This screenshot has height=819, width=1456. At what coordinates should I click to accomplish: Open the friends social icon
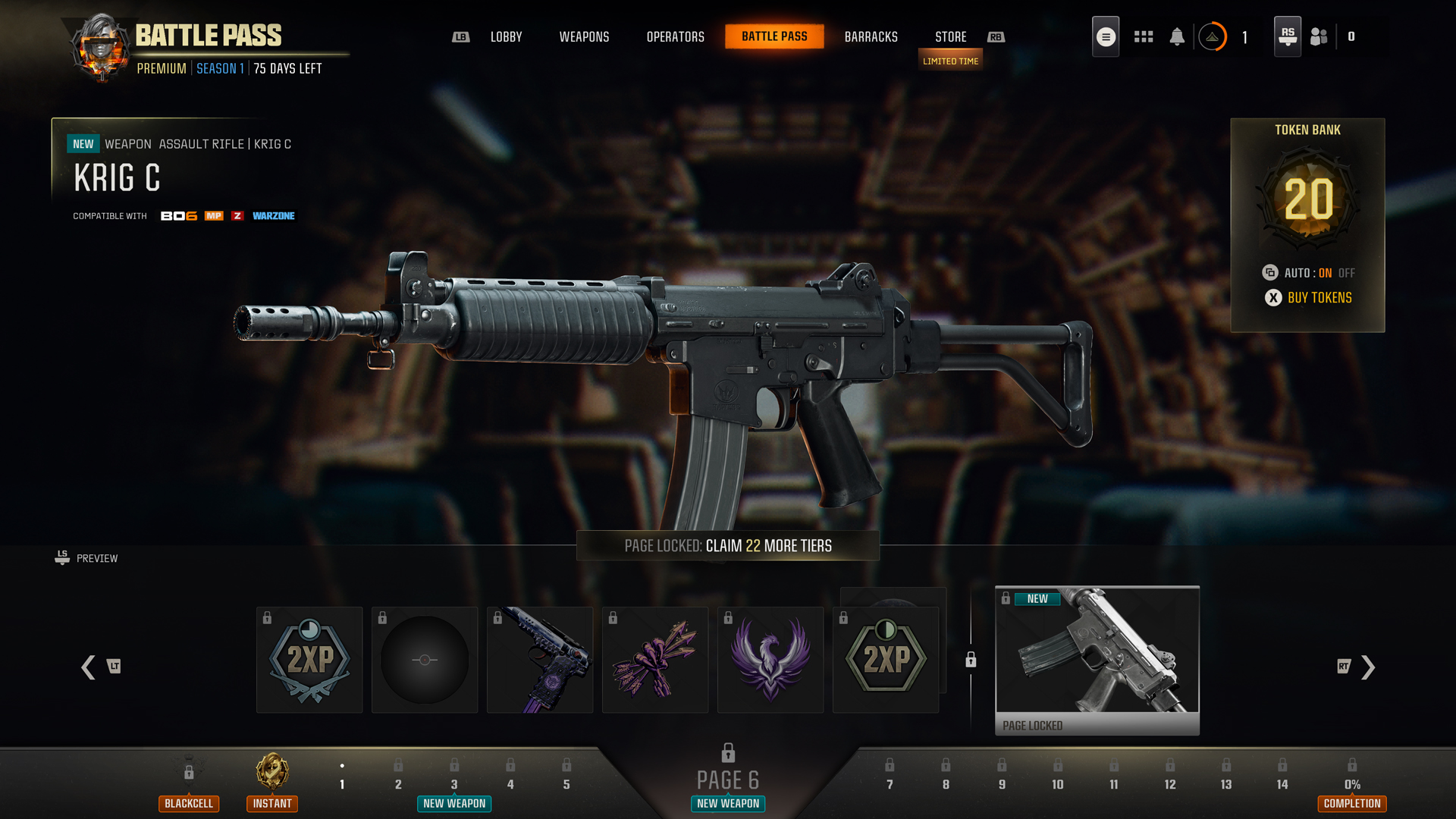1319,36
